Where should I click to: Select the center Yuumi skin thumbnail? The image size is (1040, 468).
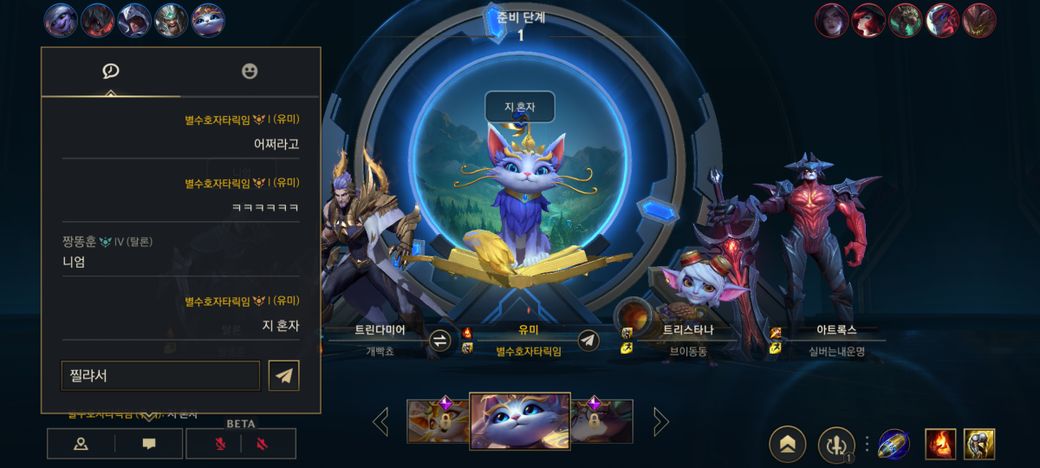coord(520,421)
